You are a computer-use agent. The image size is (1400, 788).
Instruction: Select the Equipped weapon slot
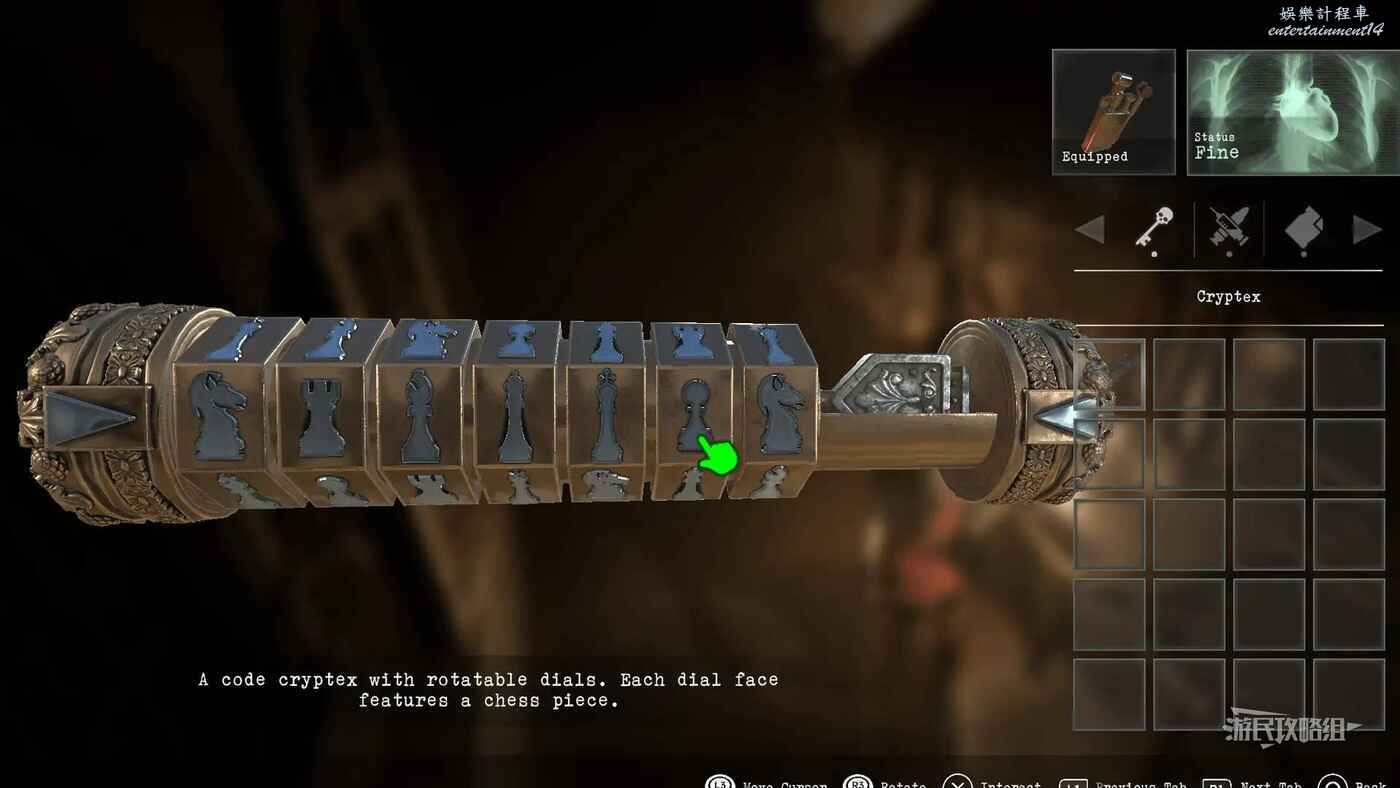pyautogui.click(x=1113, y=111)
